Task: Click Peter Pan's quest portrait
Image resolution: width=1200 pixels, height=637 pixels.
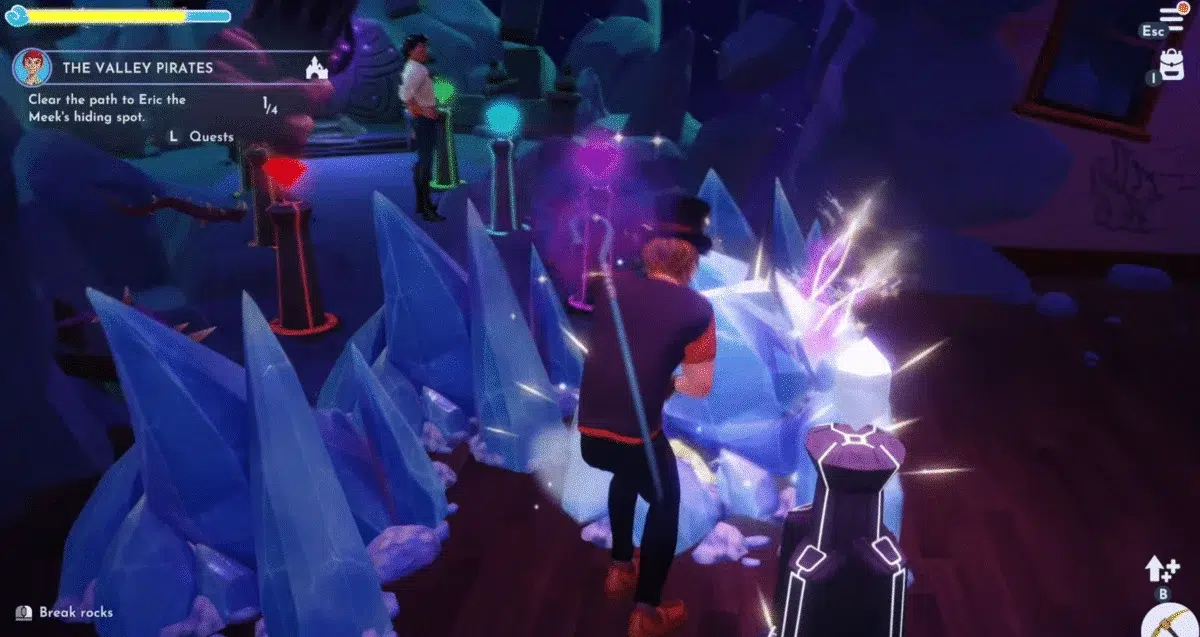Action: (31, 68)
